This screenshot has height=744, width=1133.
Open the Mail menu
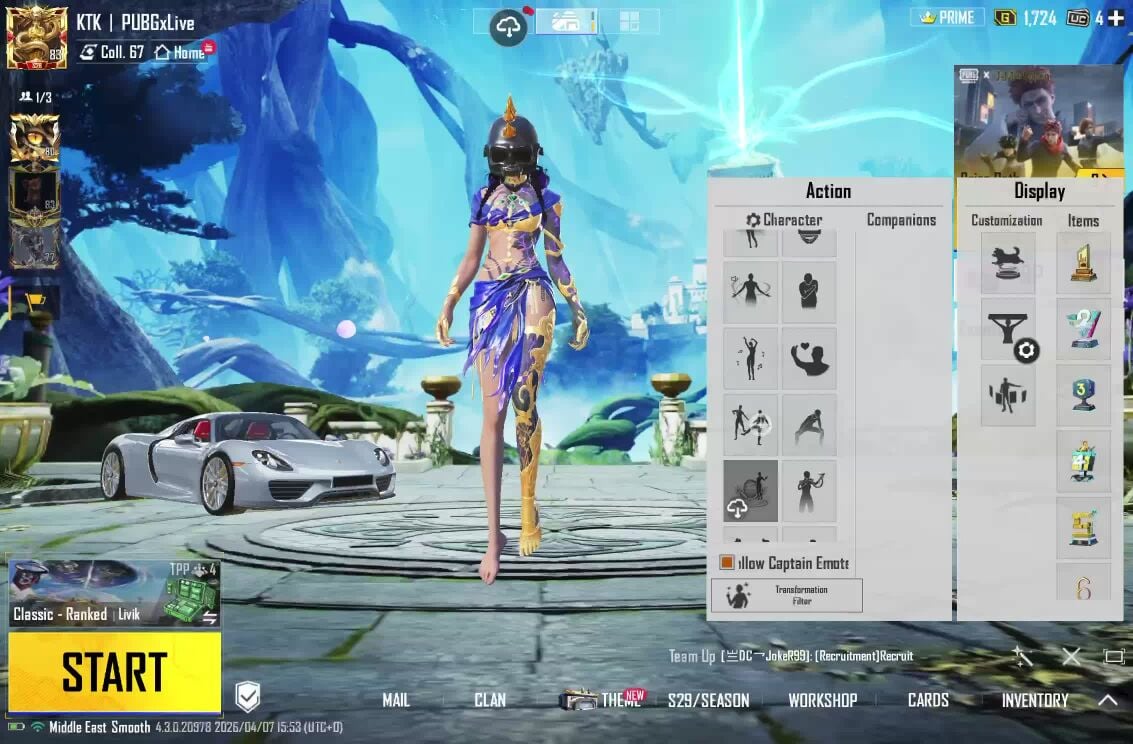click(396, 700)
